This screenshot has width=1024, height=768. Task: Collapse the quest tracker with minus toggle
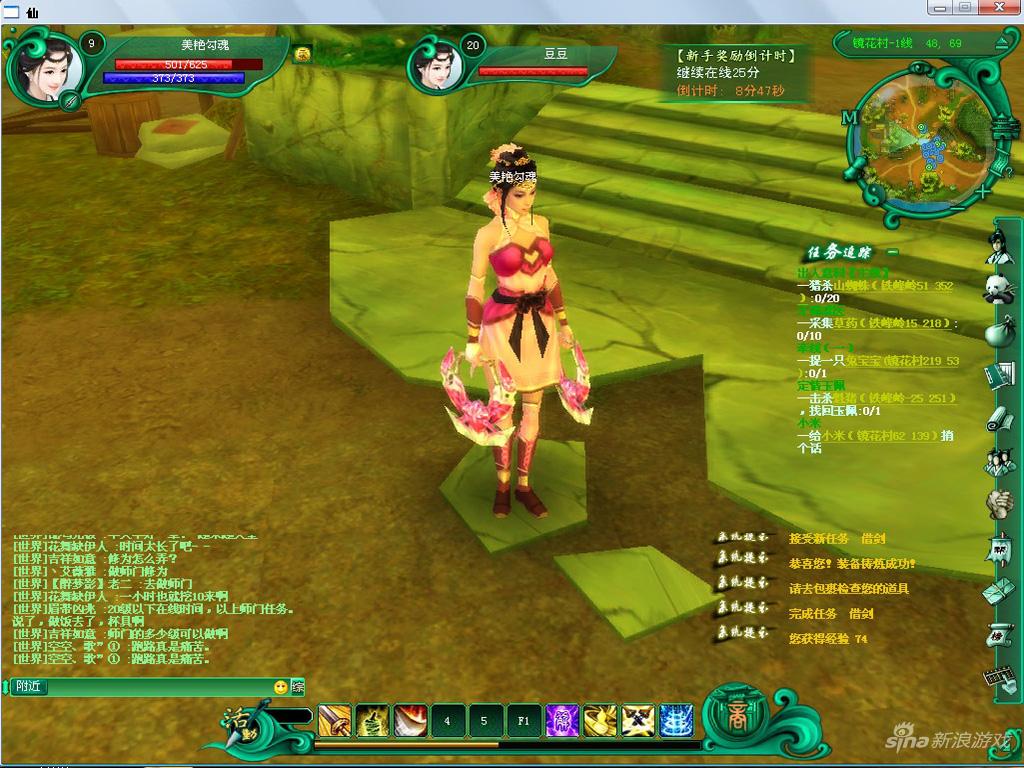tap(893, 252)
